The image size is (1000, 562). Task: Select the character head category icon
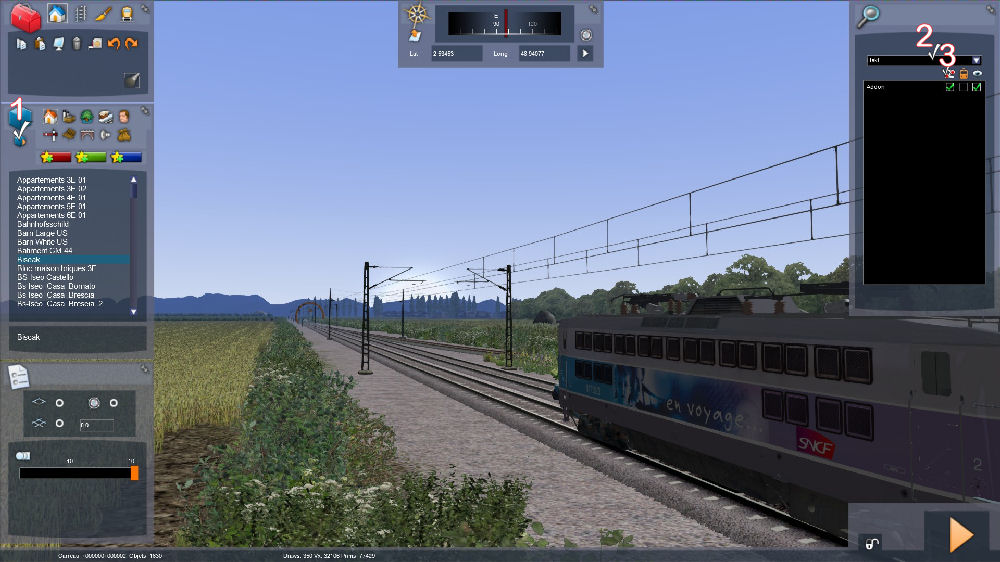click(124, 116)
